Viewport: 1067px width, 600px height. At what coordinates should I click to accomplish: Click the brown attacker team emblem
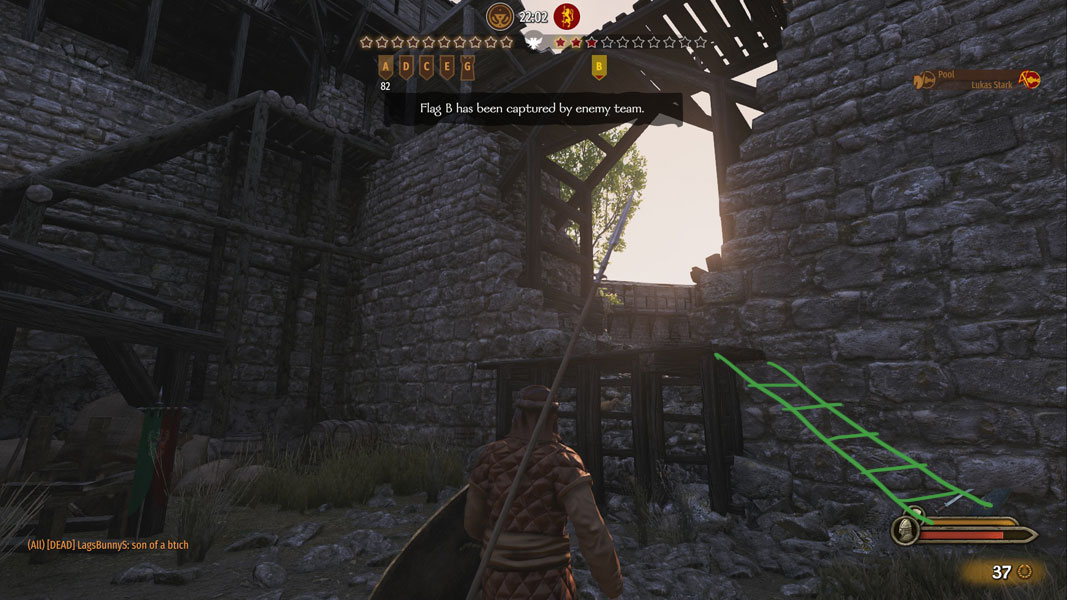pos(499,16)
